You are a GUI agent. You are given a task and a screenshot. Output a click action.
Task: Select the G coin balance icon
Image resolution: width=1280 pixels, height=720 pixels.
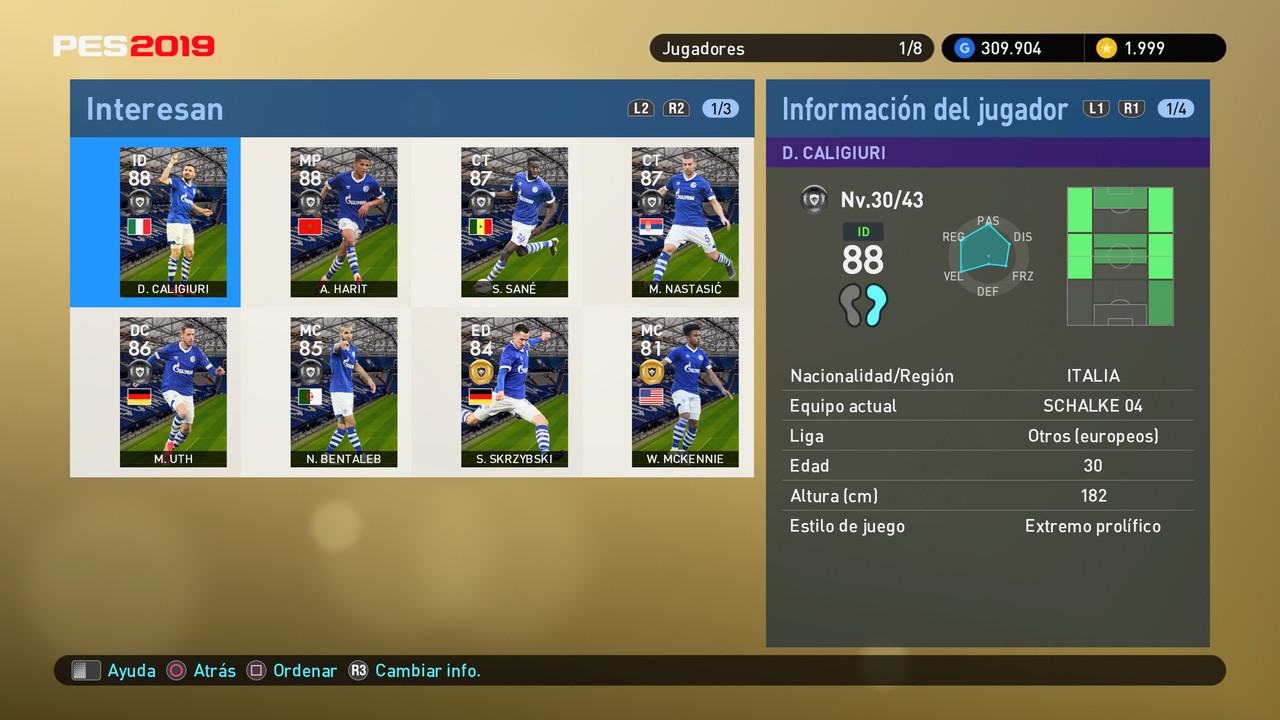[963, 47]
